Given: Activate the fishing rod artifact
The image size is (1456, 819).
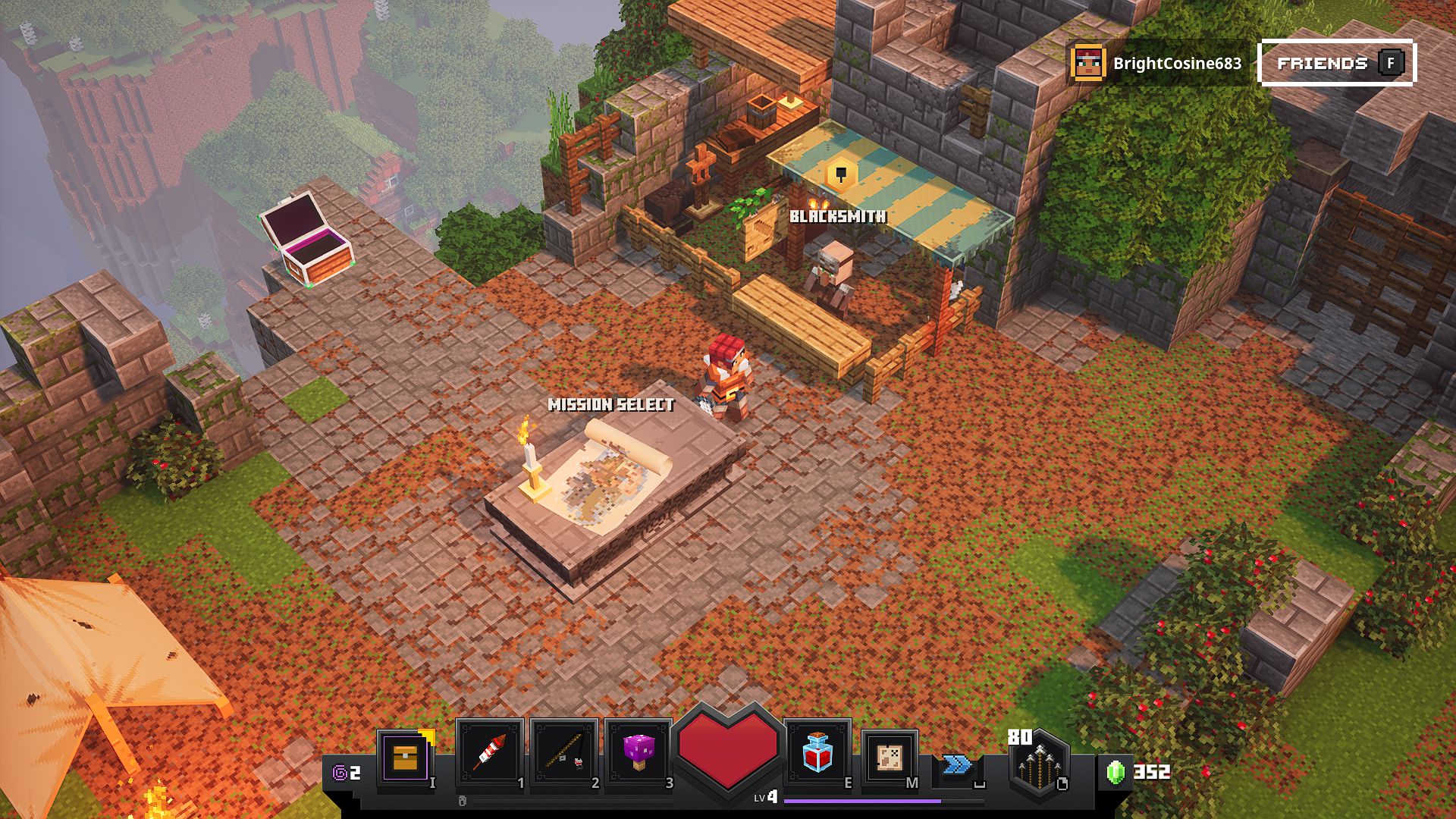Looking at the screenshot, I should pos(563,753).
